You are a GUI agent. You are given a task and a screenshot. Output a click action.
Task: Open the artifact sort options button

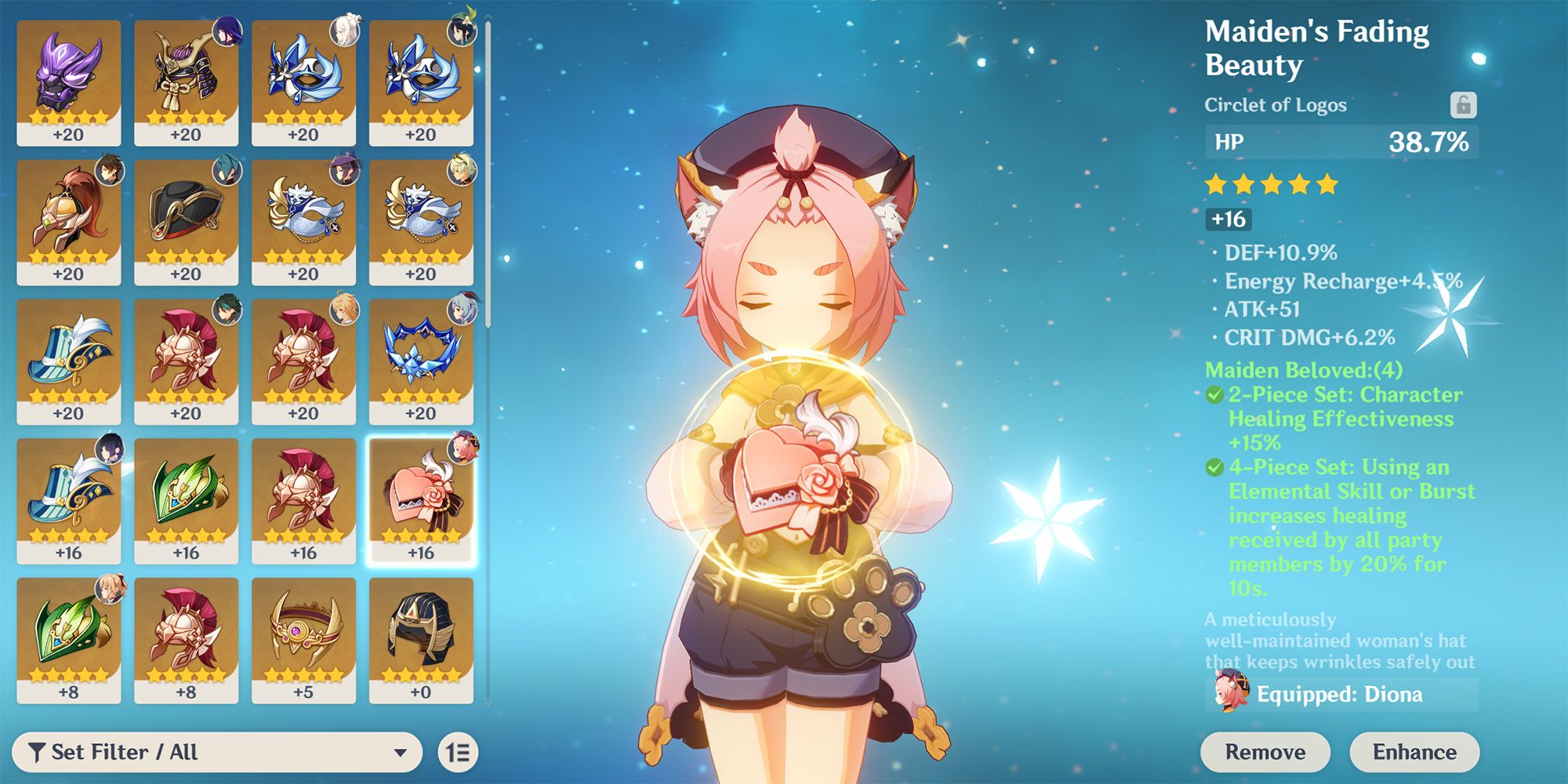click(458, 753)
